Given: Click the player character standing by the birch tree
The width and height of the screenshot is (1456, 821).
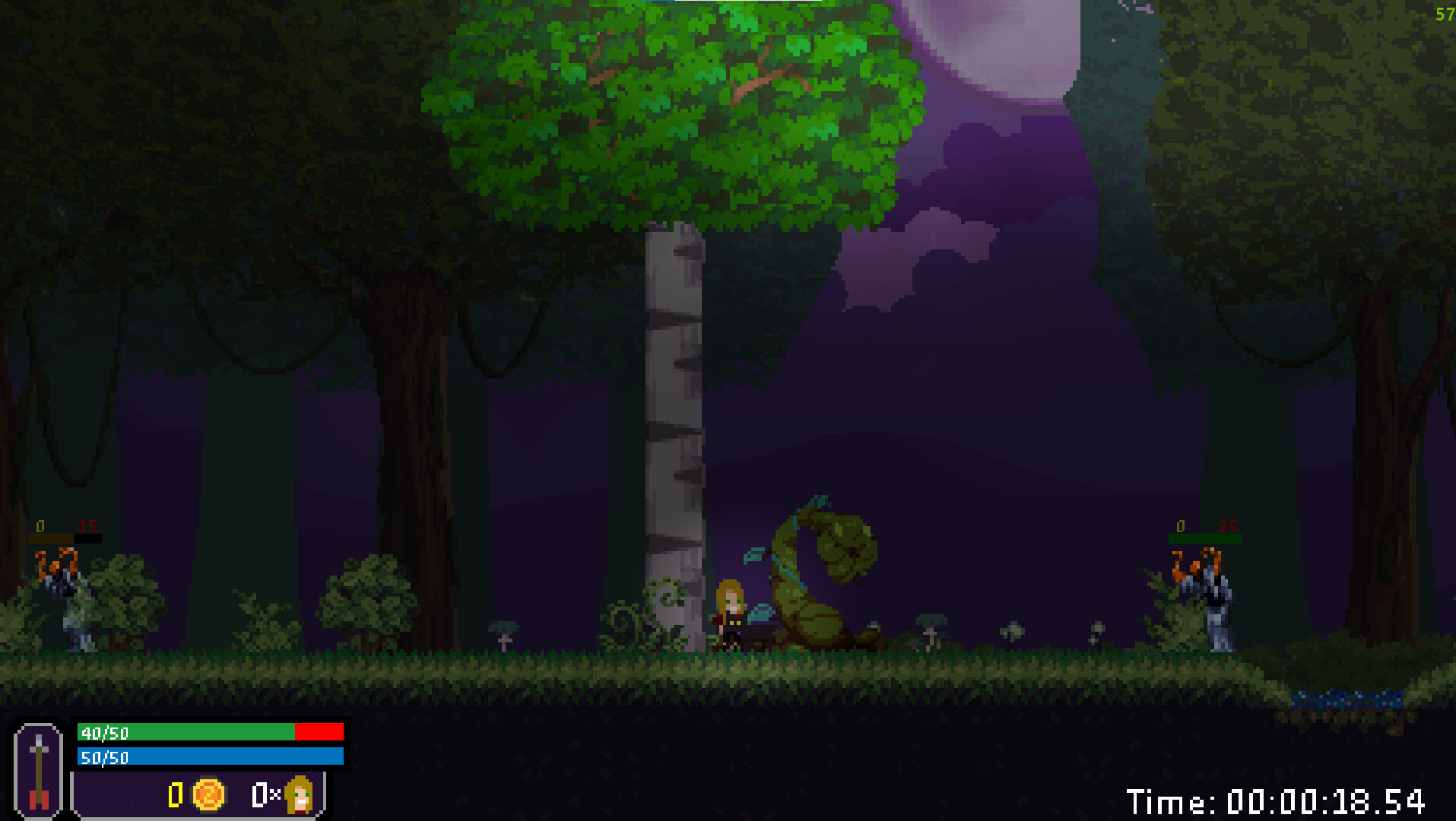Looking at the screenshot, I should tap(730, 616).
